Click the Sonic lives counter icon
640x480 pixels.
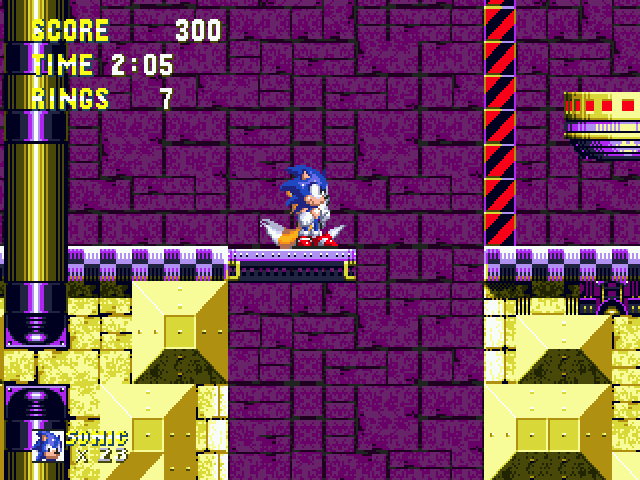(48, 445)
